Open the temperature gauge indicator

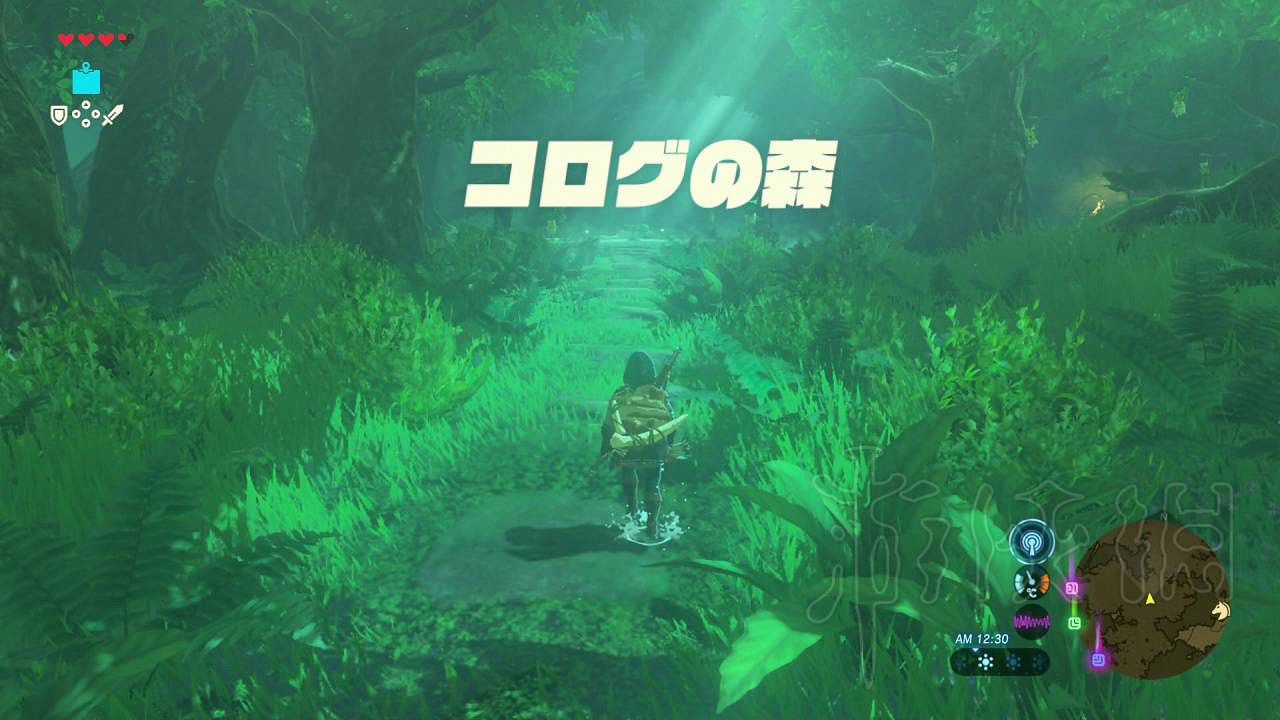[1031, 581]
